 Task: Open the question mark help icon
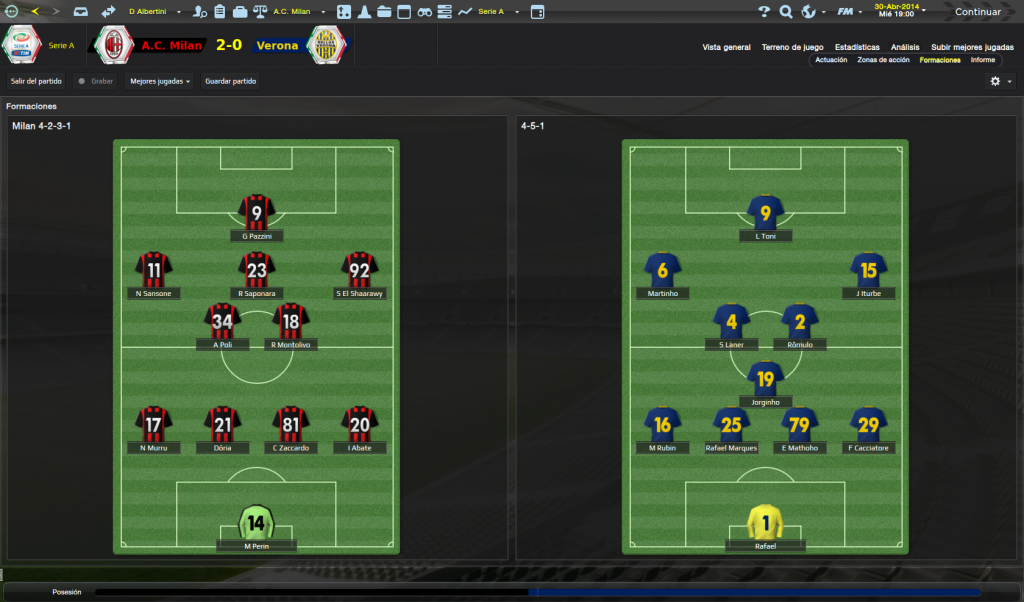[764, 12]
